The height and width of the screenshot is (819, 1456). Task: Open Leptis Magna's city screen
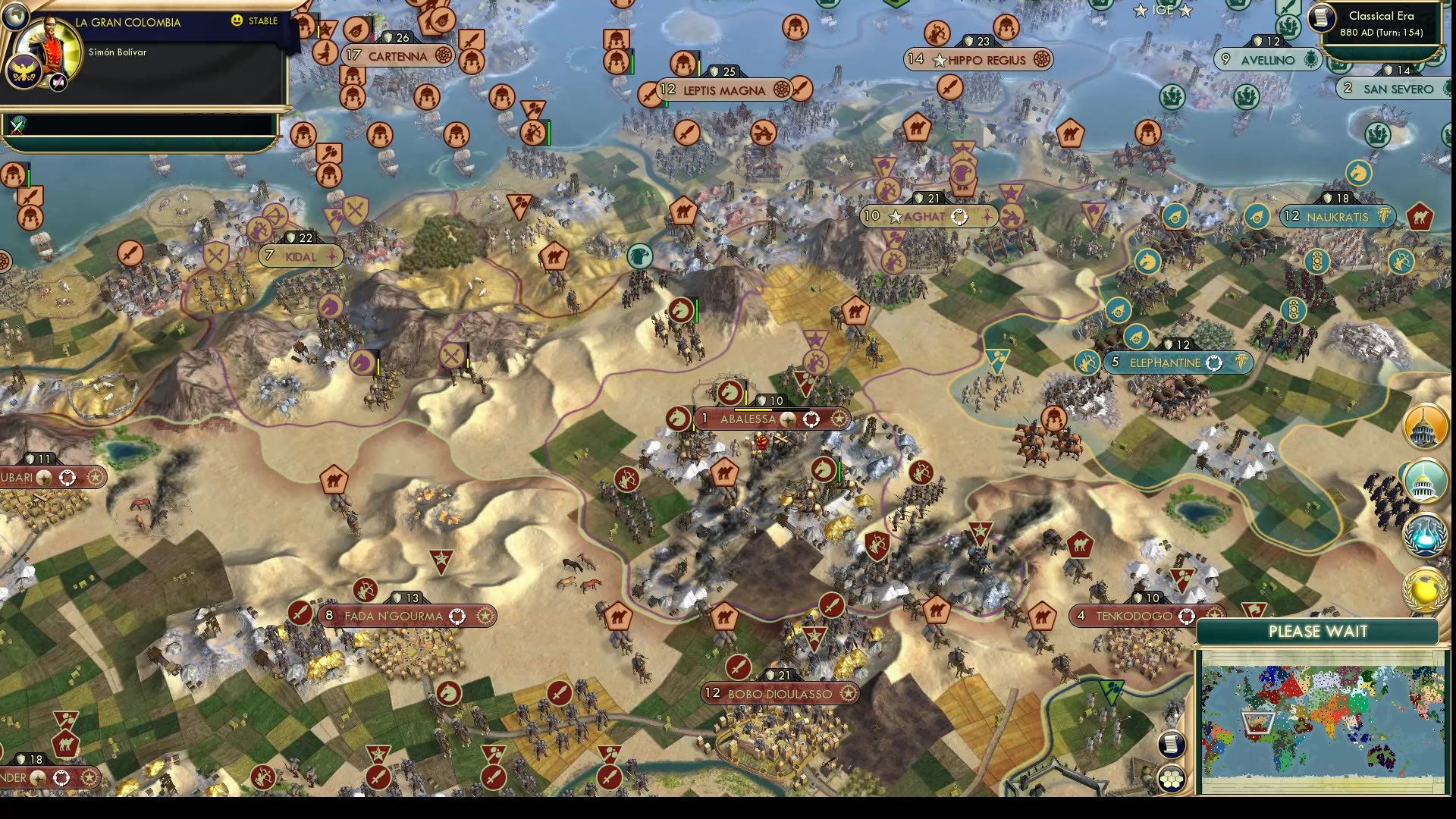[x=722, y=89]
